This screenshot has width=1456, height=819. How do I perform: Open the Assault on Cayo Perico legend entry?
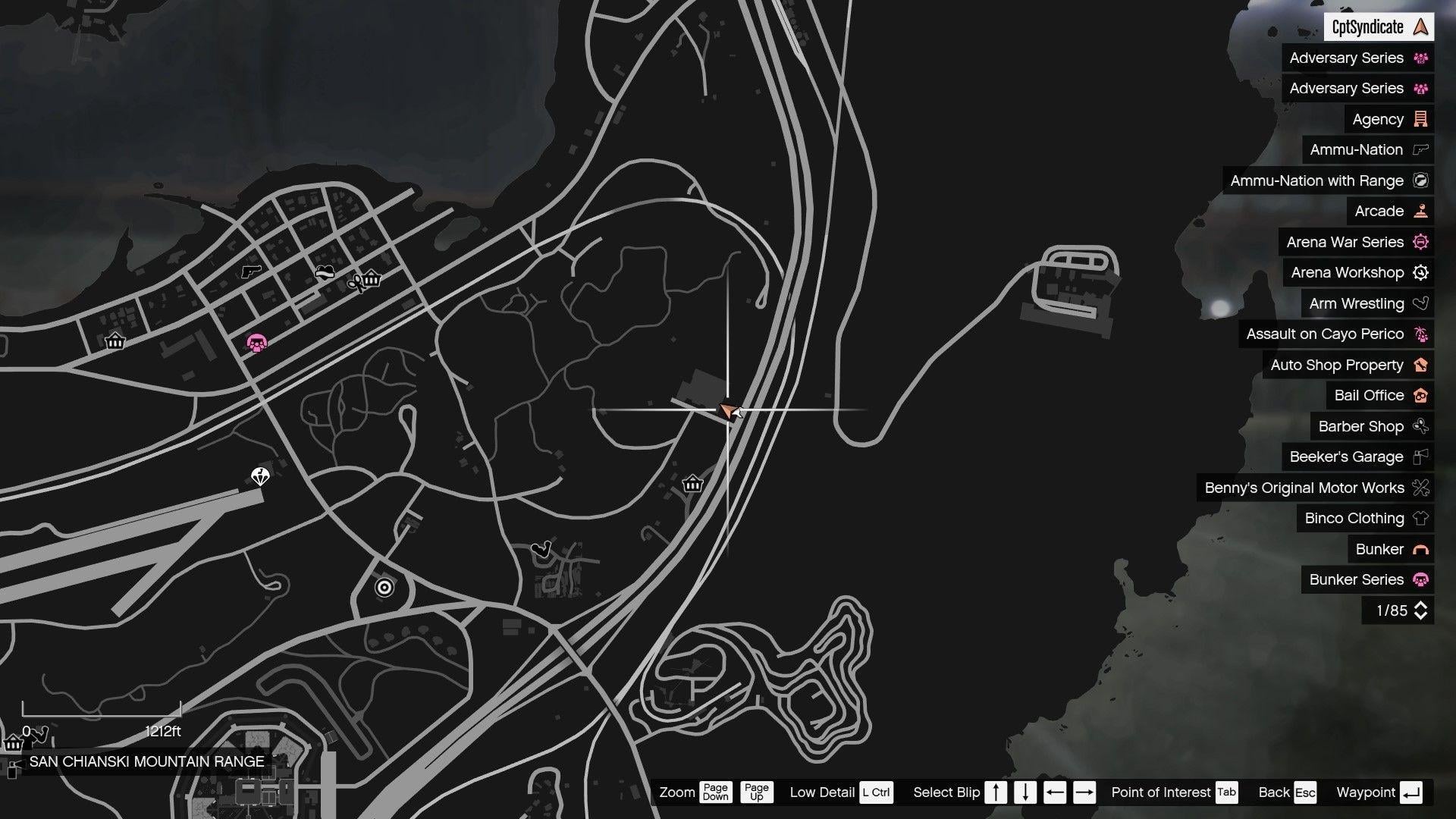click(1337, 334)
